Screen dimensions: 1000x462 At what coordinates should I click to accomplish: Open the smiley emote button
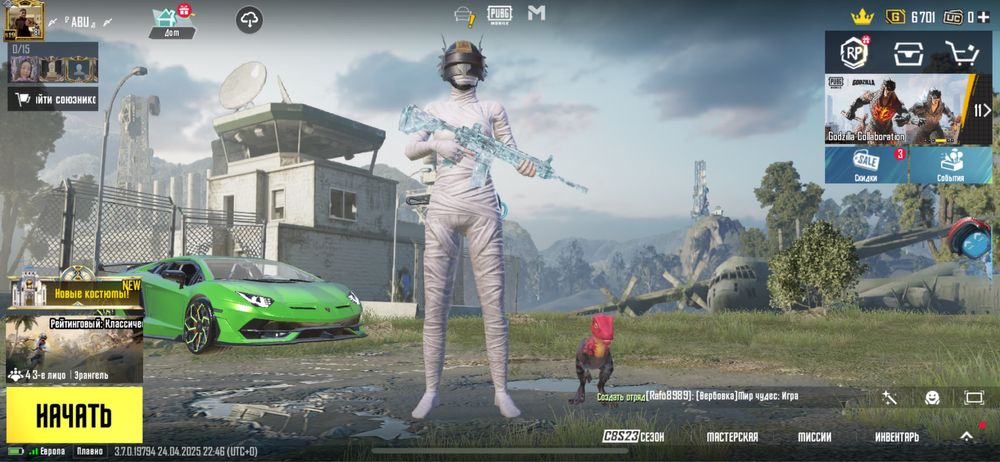[x=932, y=397]
